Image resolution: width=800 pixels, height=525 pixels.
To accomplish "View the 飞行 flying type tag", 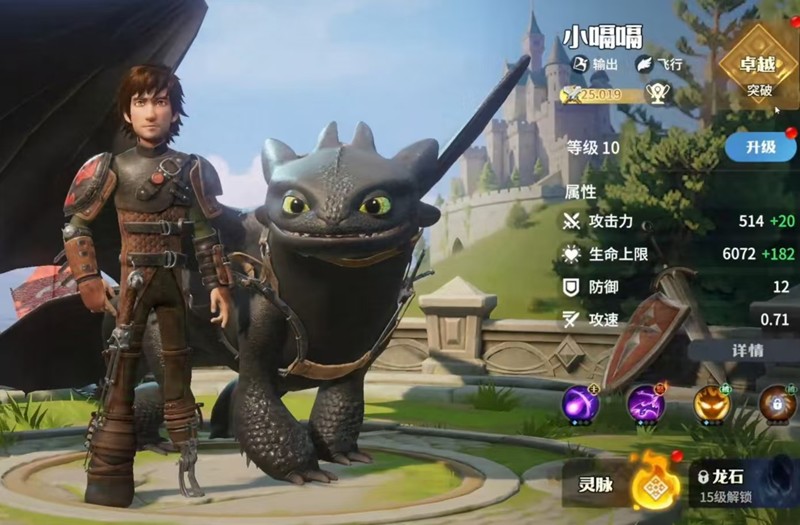I will pyautogui.click(x=659, y=64).
